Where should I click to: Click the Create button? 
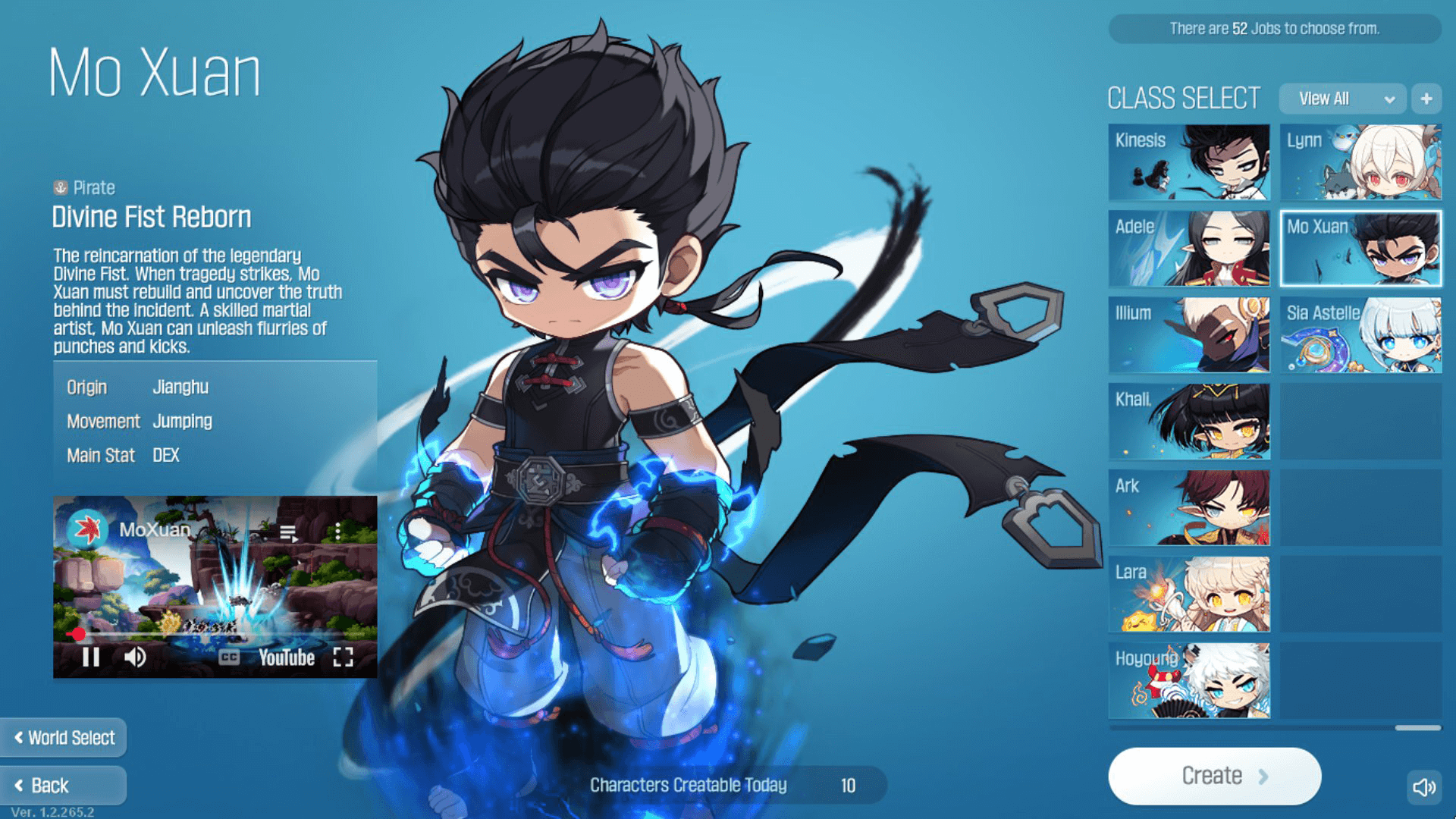(x=1214, y=776)
